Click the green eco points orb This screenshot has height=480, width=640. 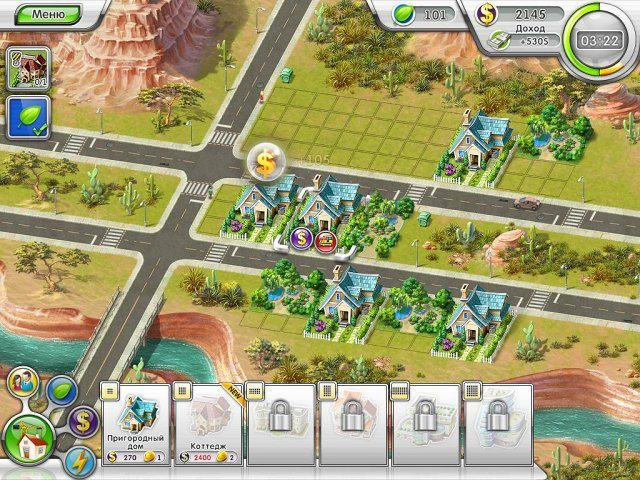(405, 15)
